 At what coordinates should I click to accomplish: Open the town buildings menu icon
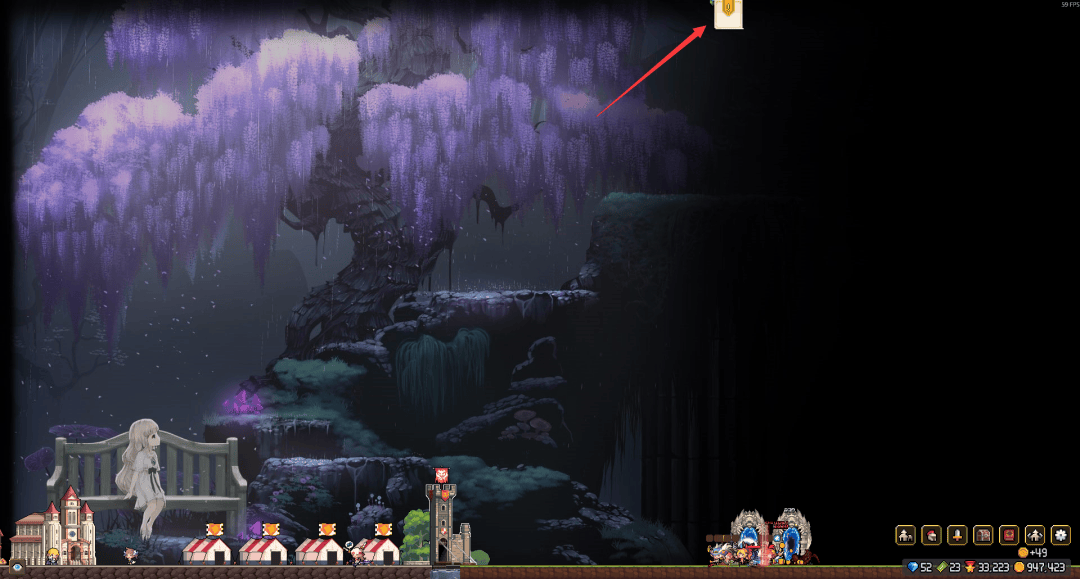tap(905, 535)
